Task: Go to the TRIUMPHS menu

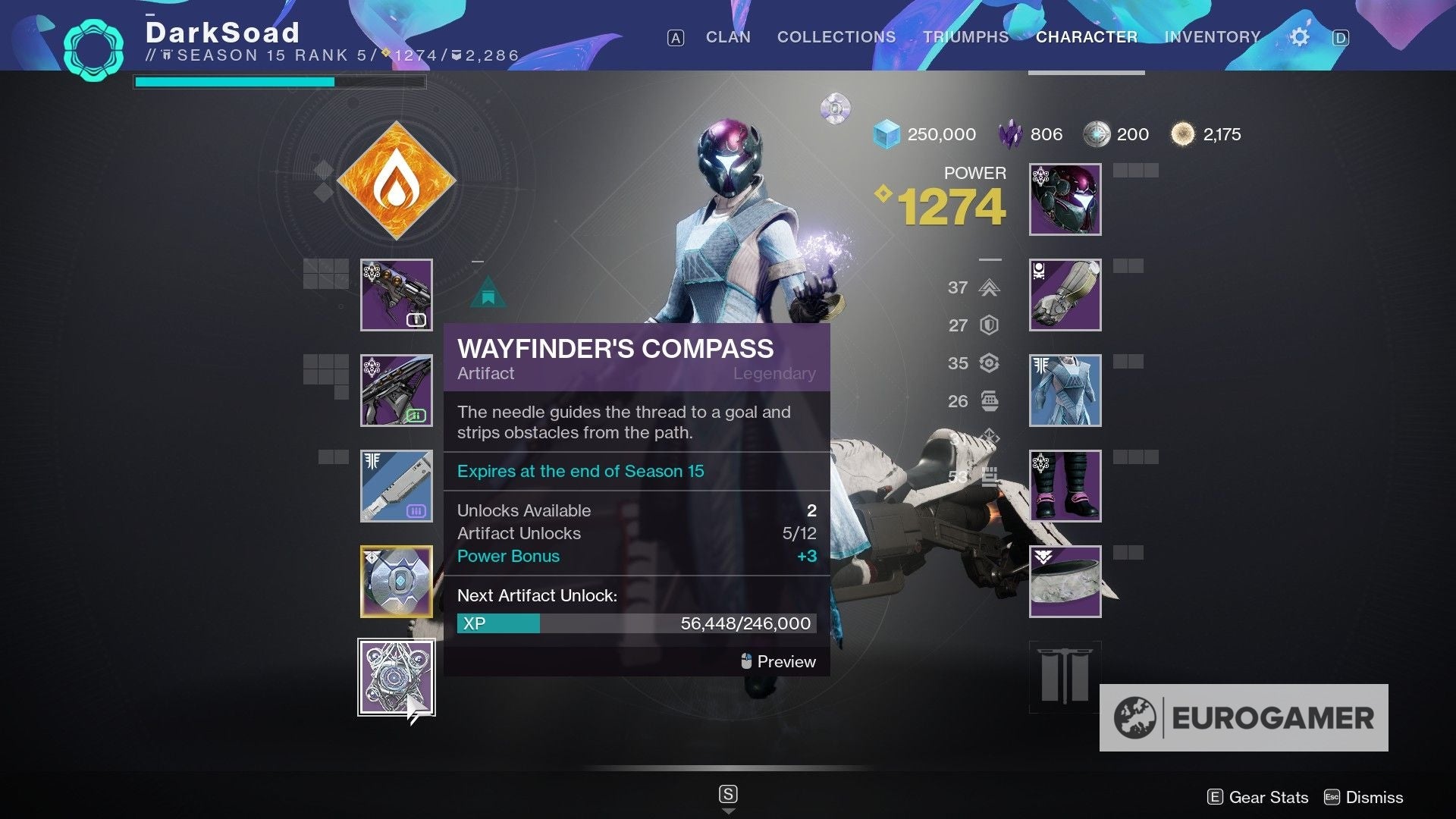Action: coord(965,36)
